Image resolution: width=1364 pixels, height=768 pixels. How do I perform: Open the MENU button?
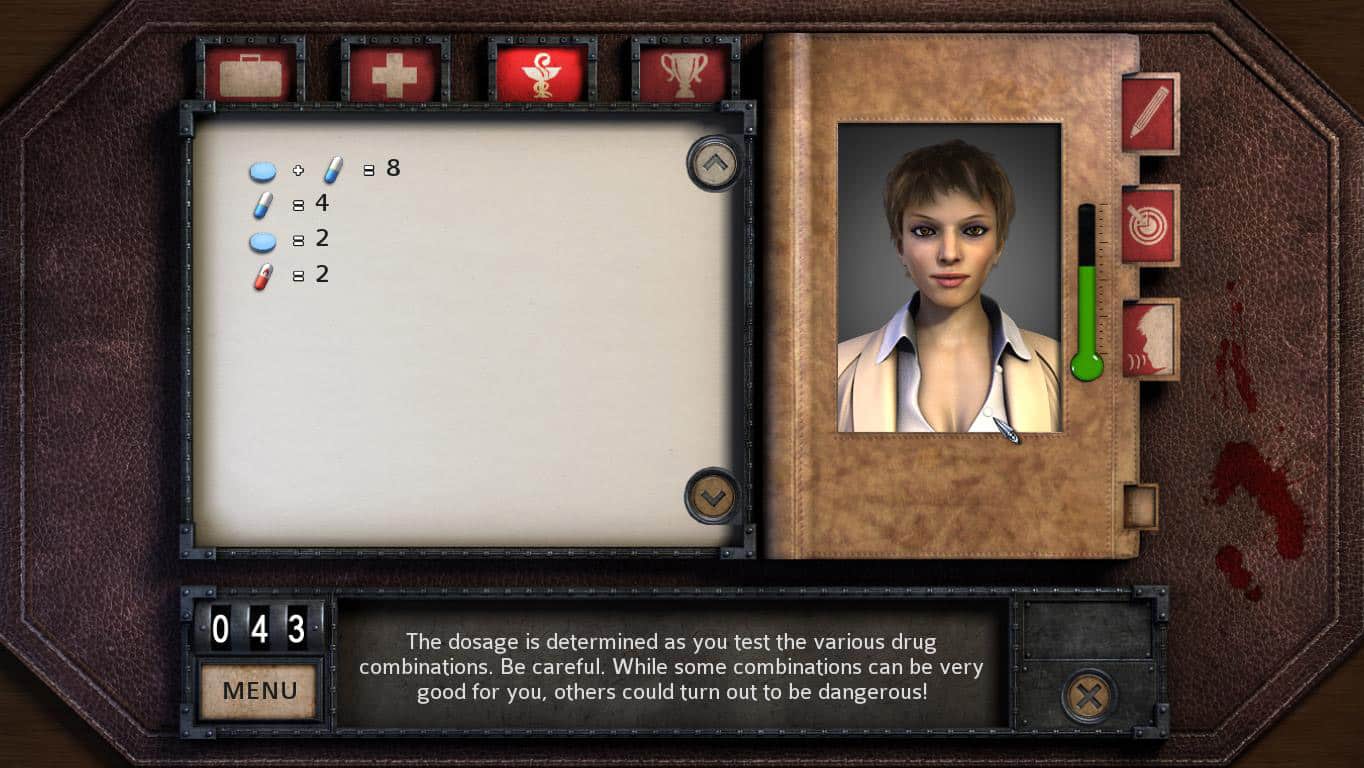[260, 690]
